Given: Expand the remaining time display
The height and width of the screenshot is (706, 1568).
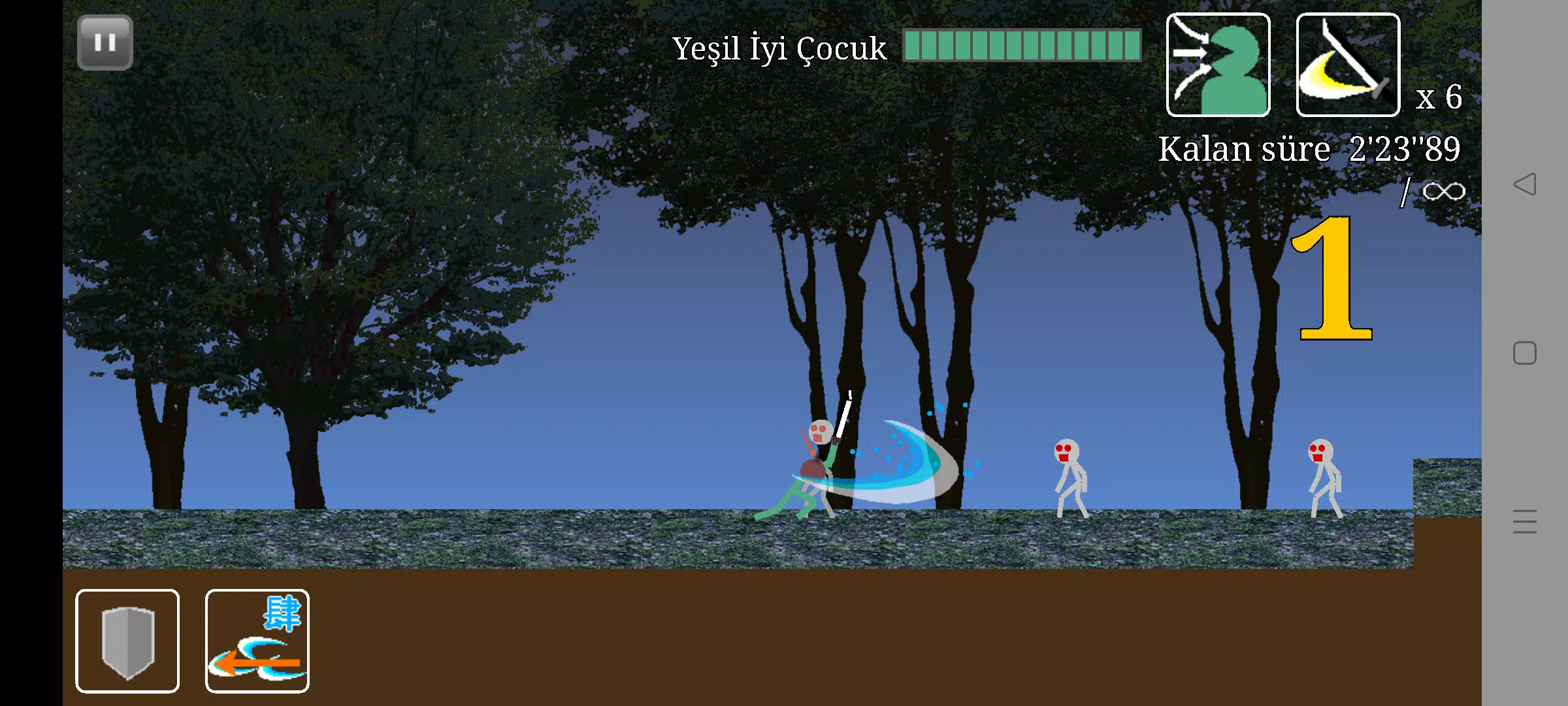Looking at the screenshot, I should [1402, 148].
